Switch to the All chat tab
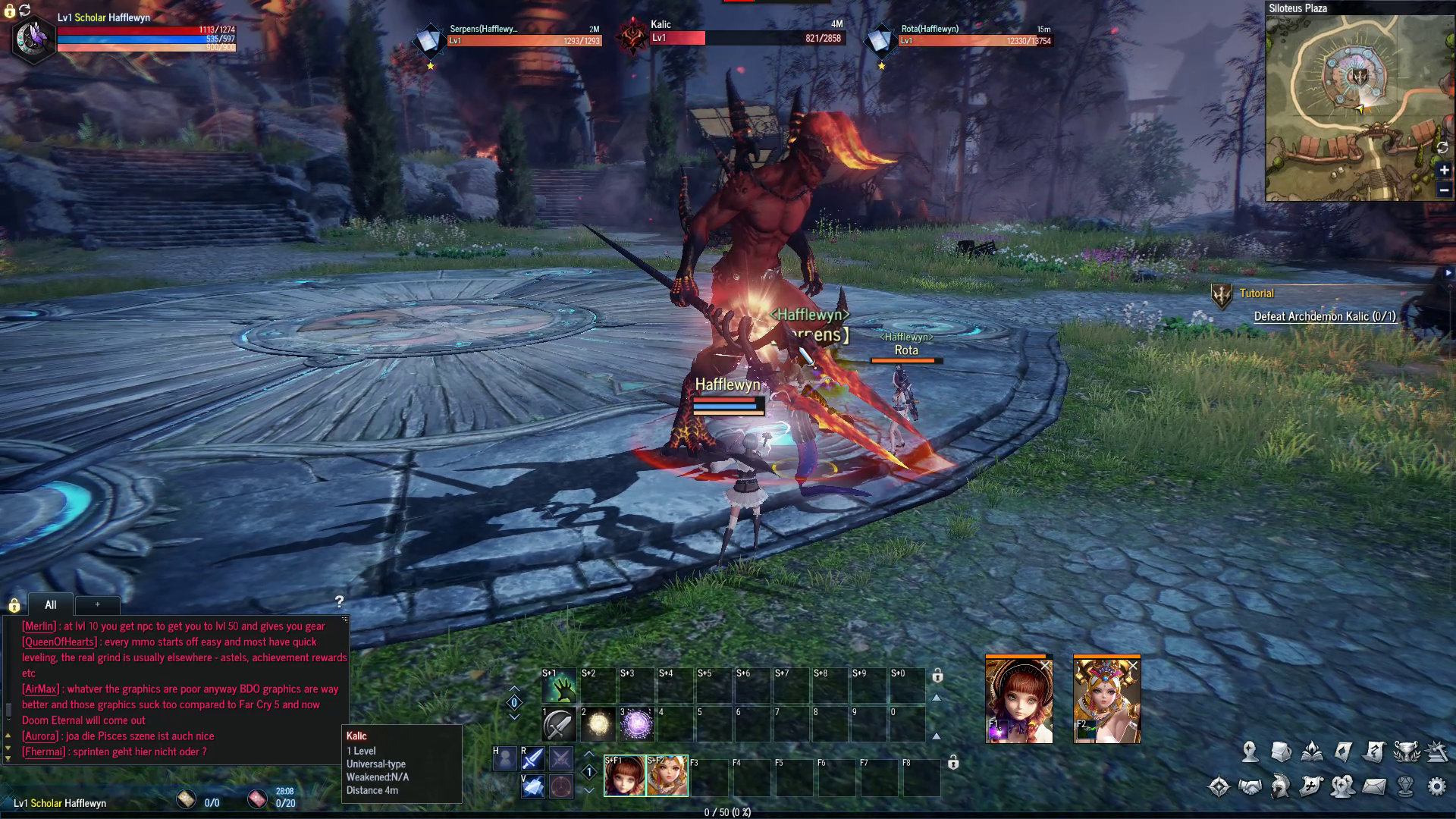 coord(50,604)
